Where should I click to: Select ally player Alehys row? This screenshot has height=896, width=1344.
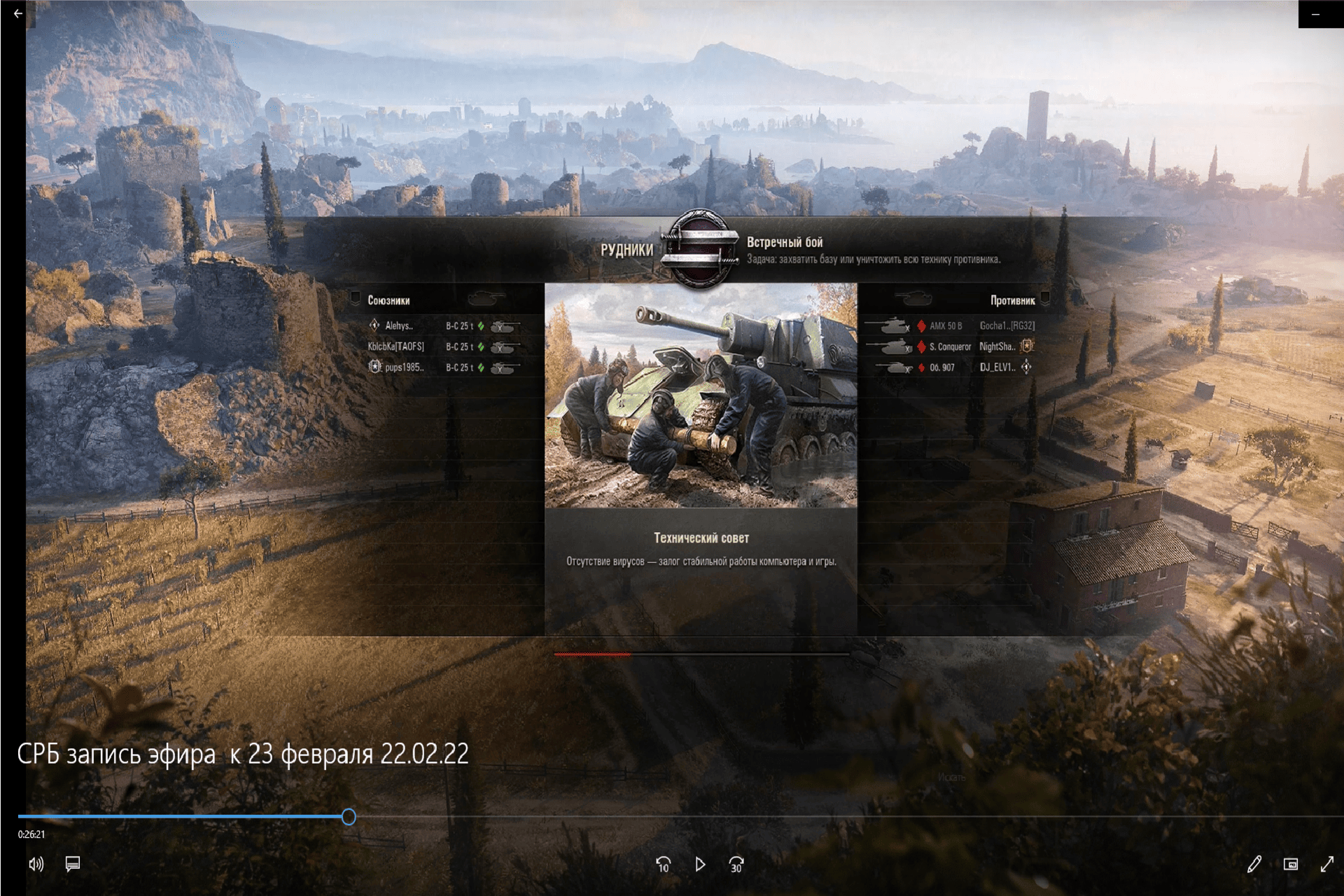[x=444, y=326]
